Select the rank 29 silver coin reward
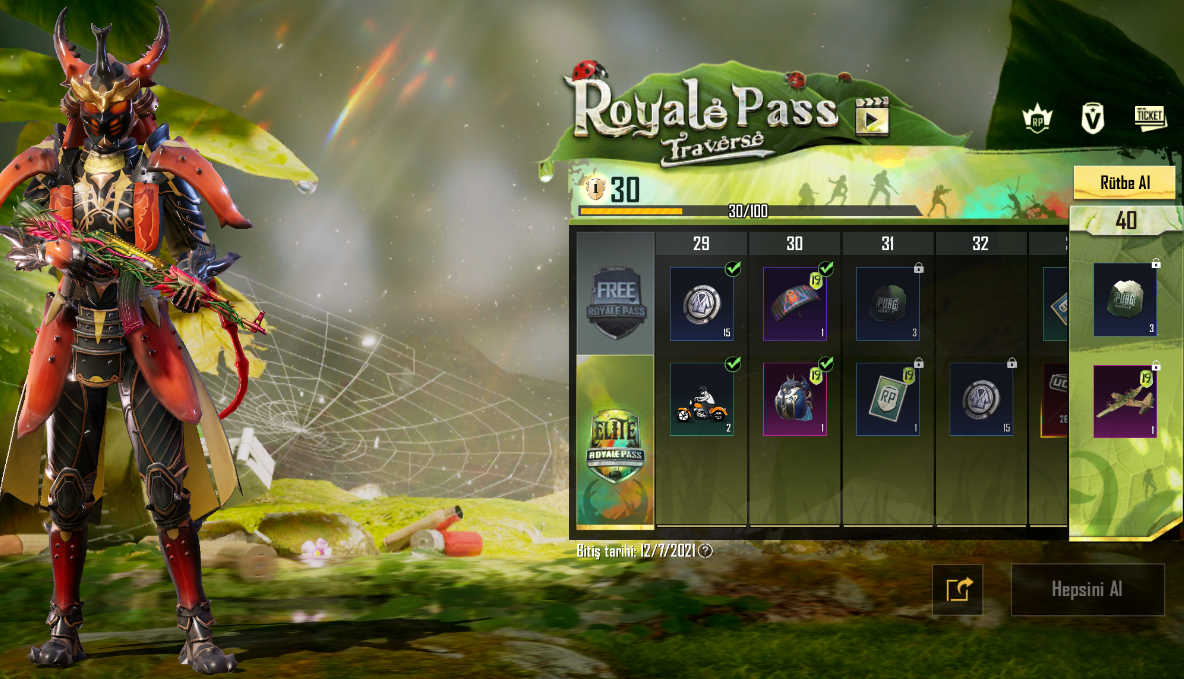The width and height of the screenshot is (1184, 679). click(x=701, y=303)
